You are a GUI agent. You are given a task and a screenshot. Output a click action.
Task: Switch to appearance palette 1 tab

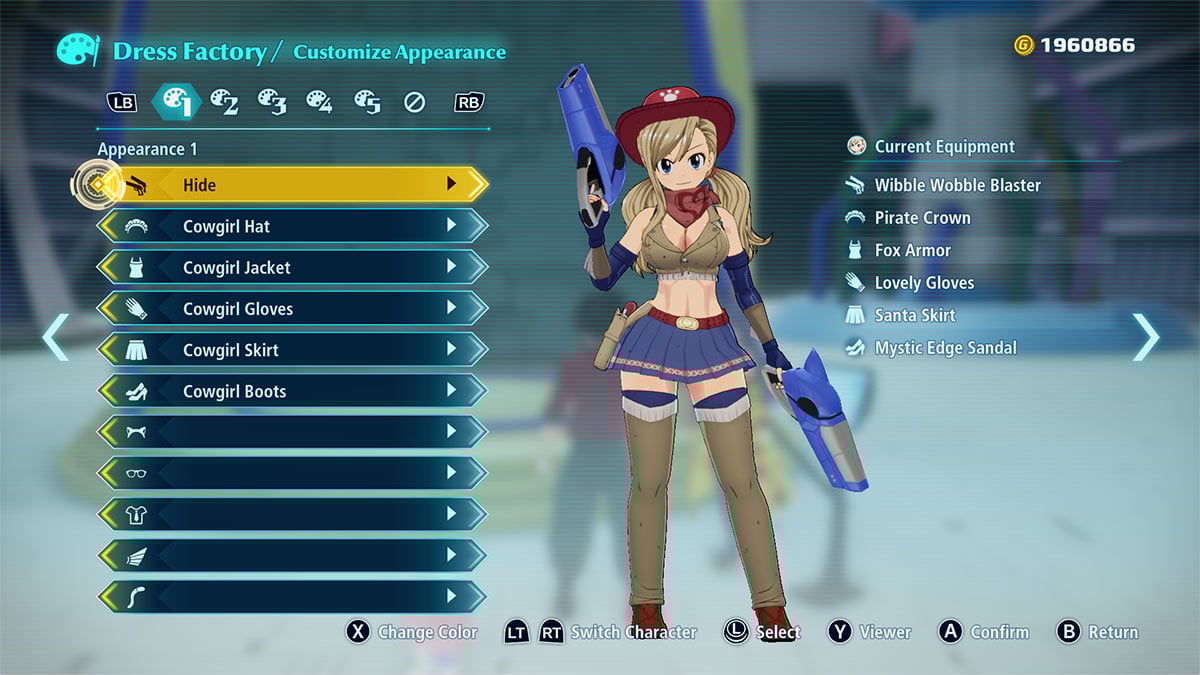[x=176, y=101]
